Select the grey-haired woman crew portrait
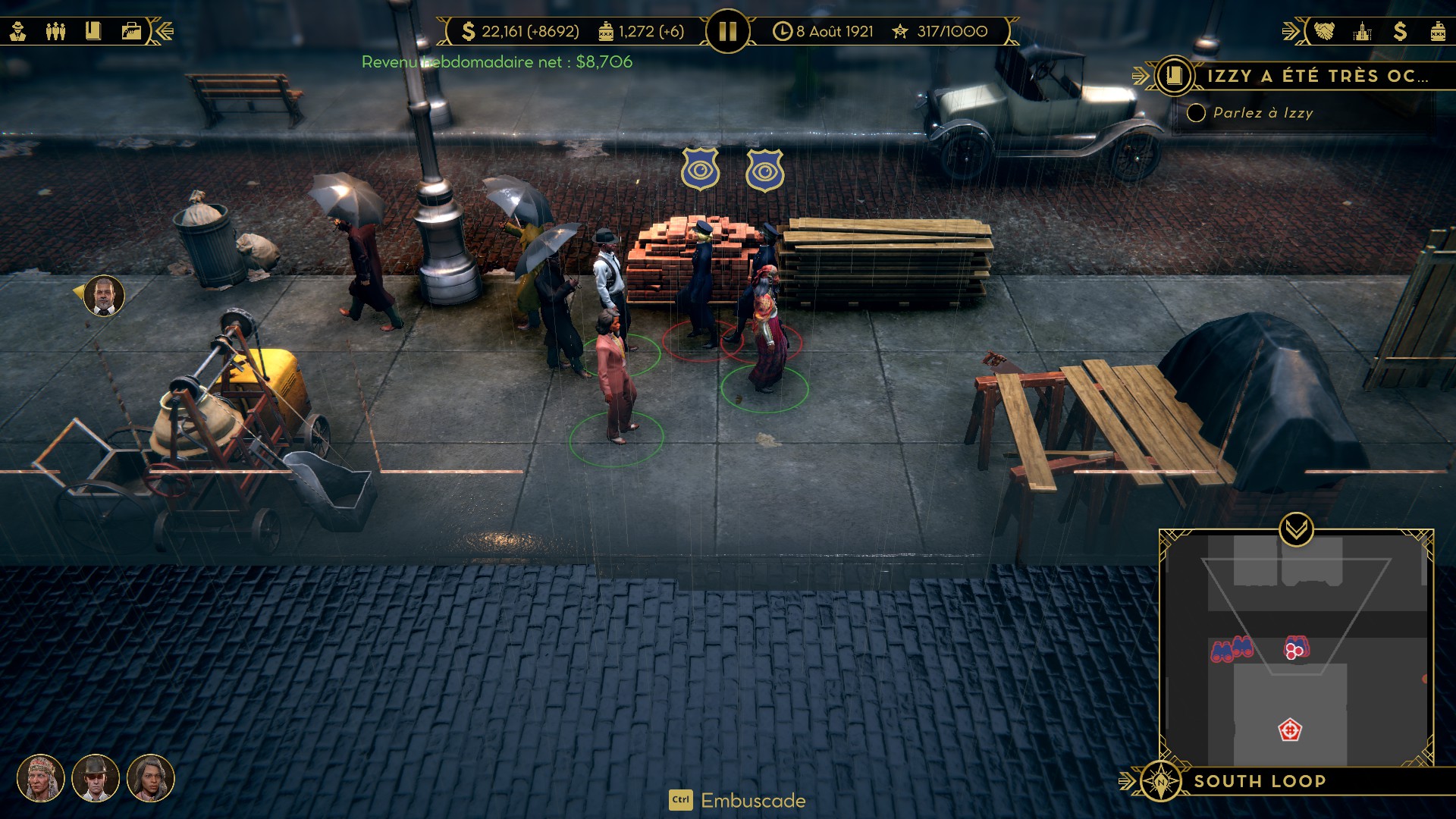Image resolution: width=1456 pixels, height=819 pixels. [151, 778]
